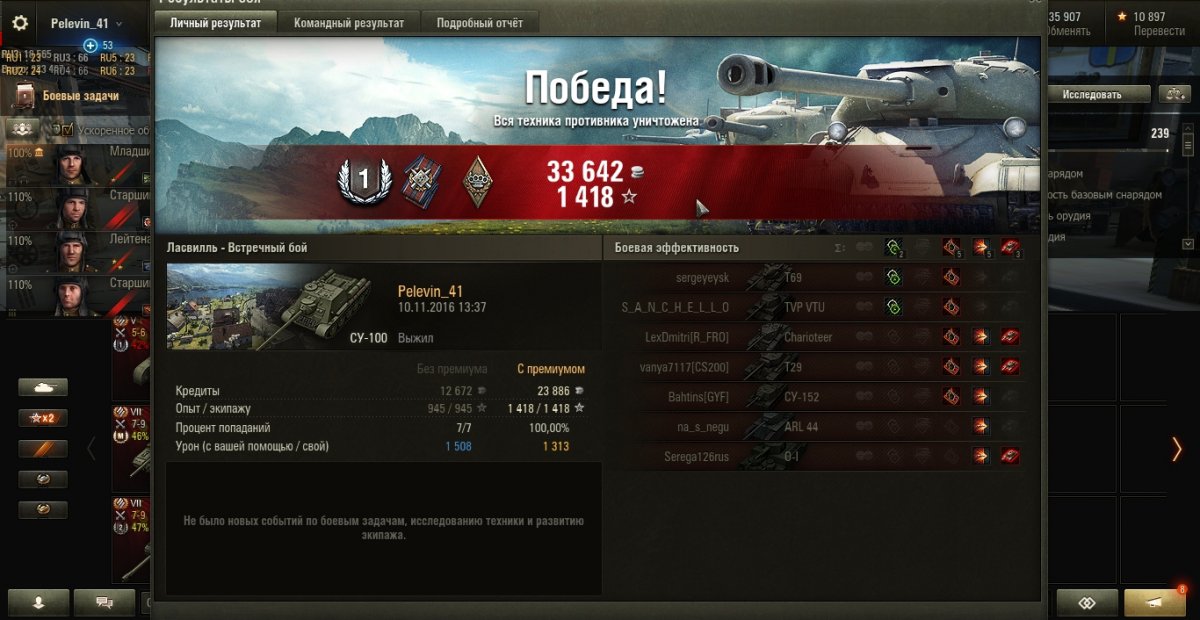Viewport: 1200px width, 620px height.
Task: Open the Pelevin_41 account dropdown
Action: pos(86,23)
